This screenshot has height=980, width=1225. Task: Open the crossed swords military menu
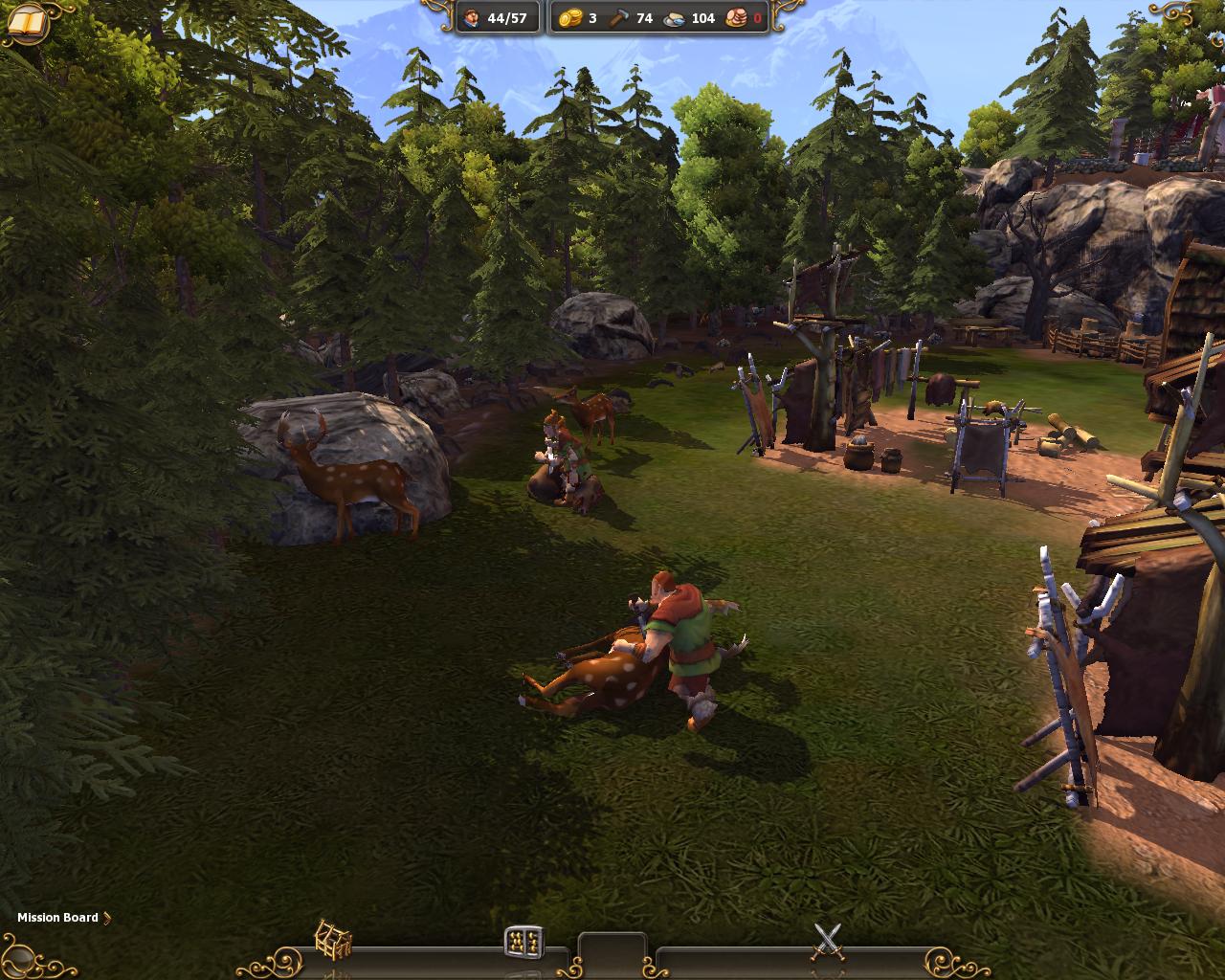828,941
